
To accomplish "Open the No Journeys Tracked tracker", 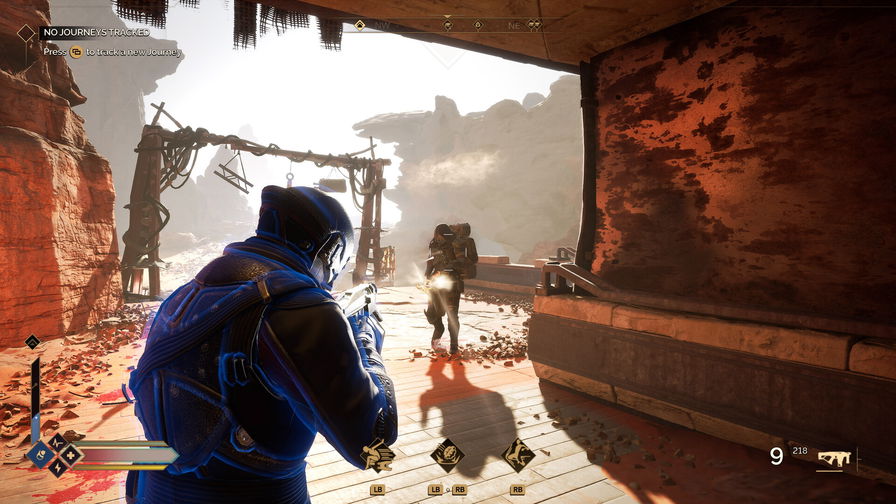I will [x=95, y=32].
